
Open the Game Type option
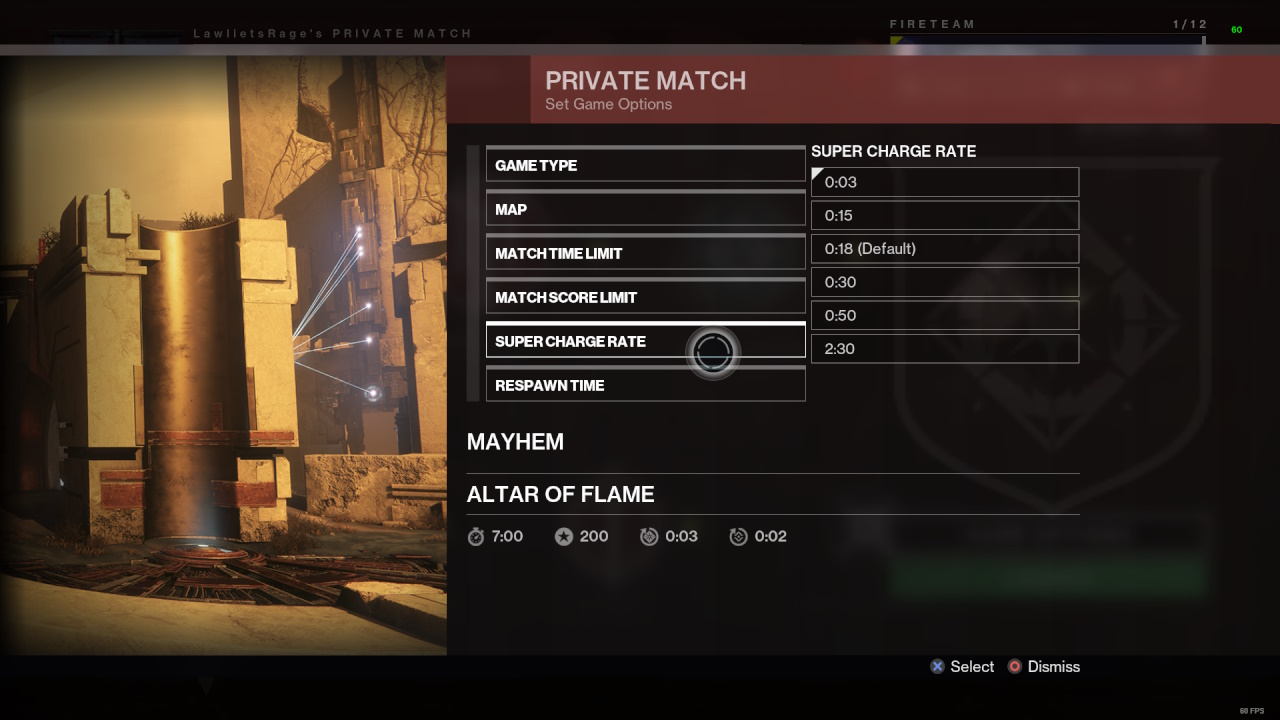[645, 166]
